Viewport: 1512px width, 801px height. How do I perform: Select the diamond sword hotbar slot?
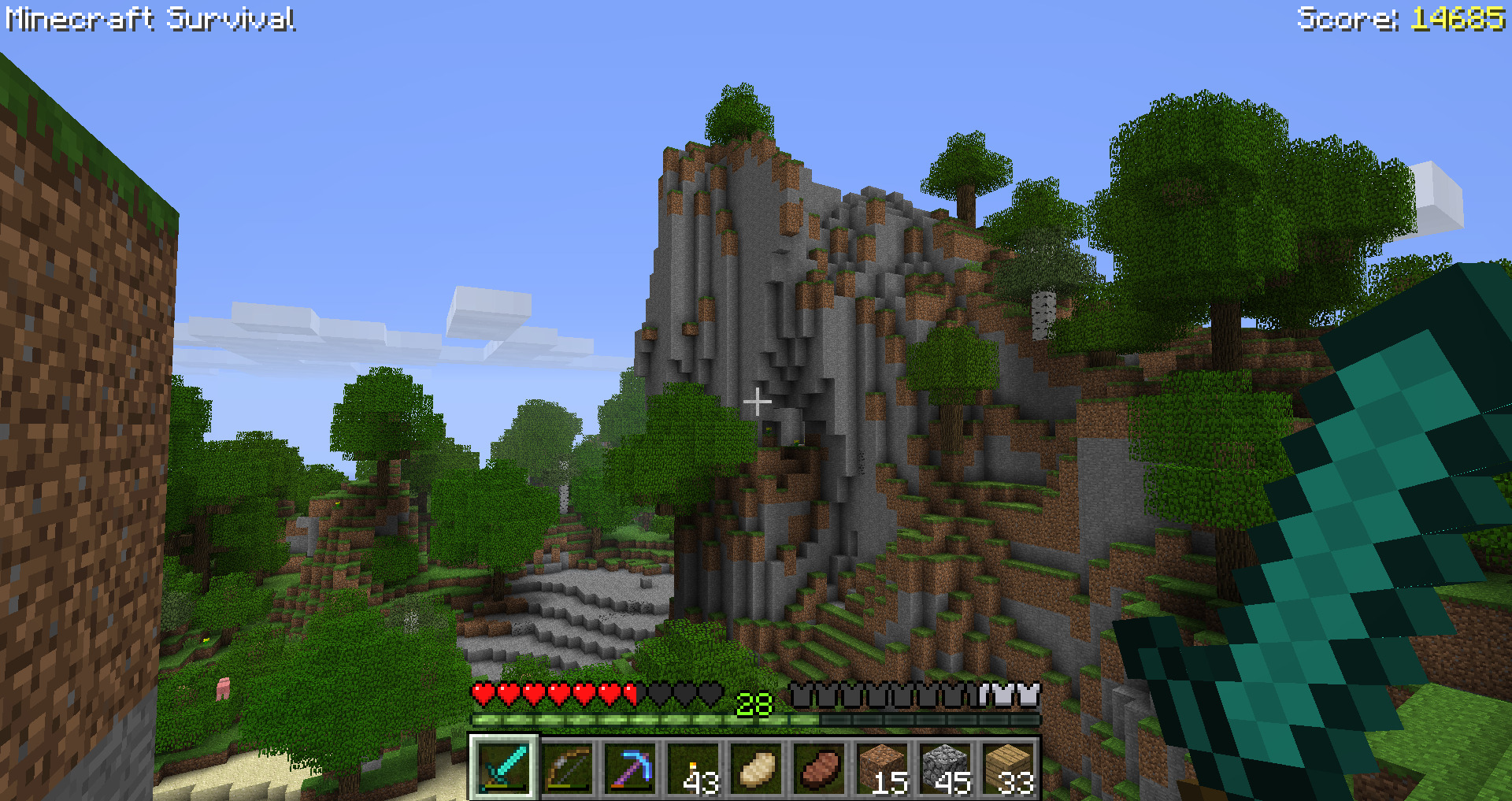[504, 767]
